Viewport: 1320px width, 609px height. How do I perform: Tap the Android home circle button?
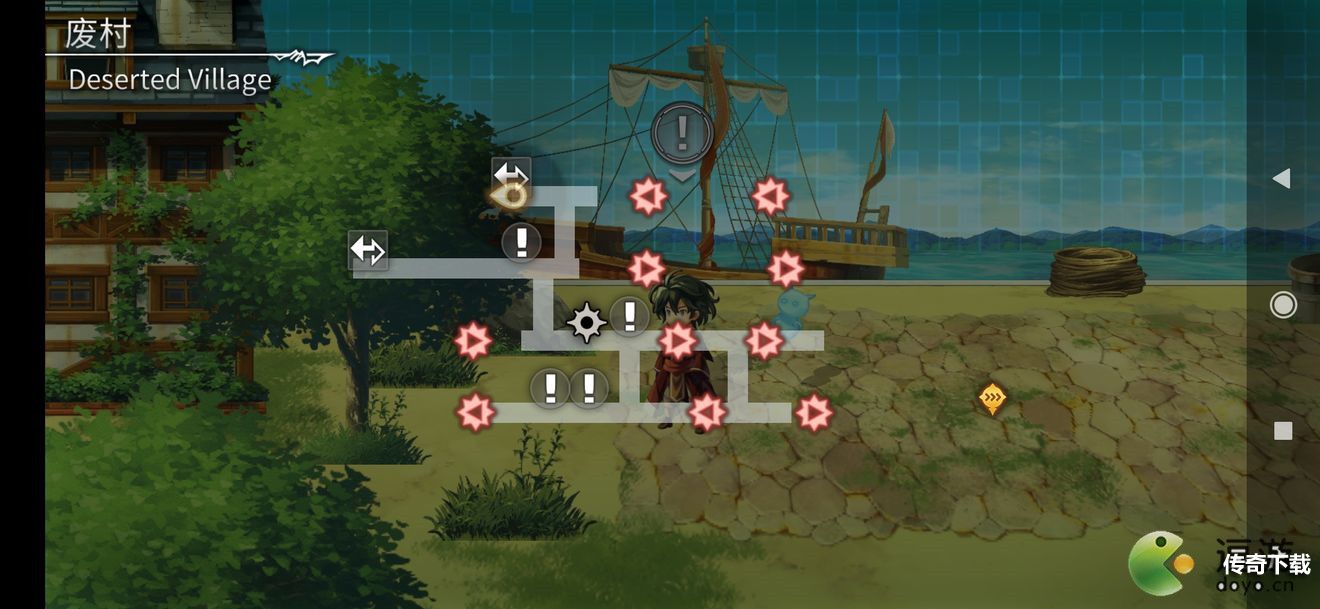pos(1283,305)
